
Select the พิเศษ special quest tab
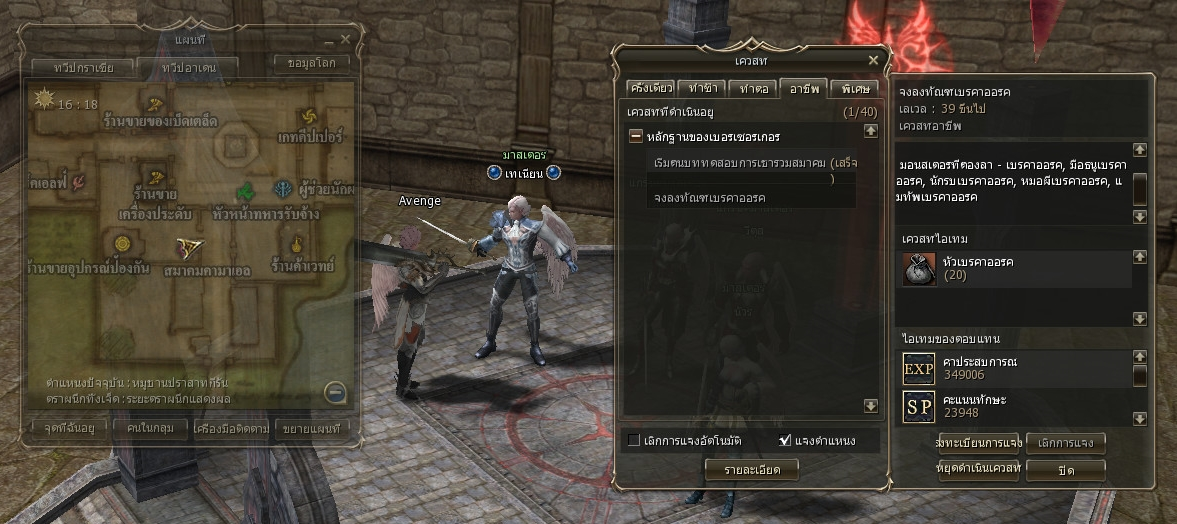(x=856, y=88)
